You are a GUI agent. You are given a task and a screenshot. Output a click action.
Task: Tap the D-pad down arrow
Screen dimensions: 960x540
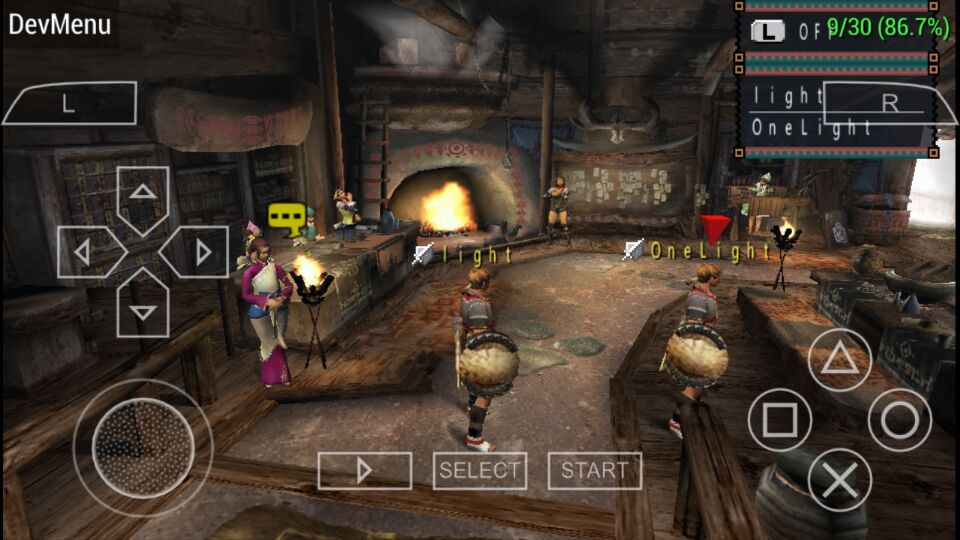tap(143, 308)
